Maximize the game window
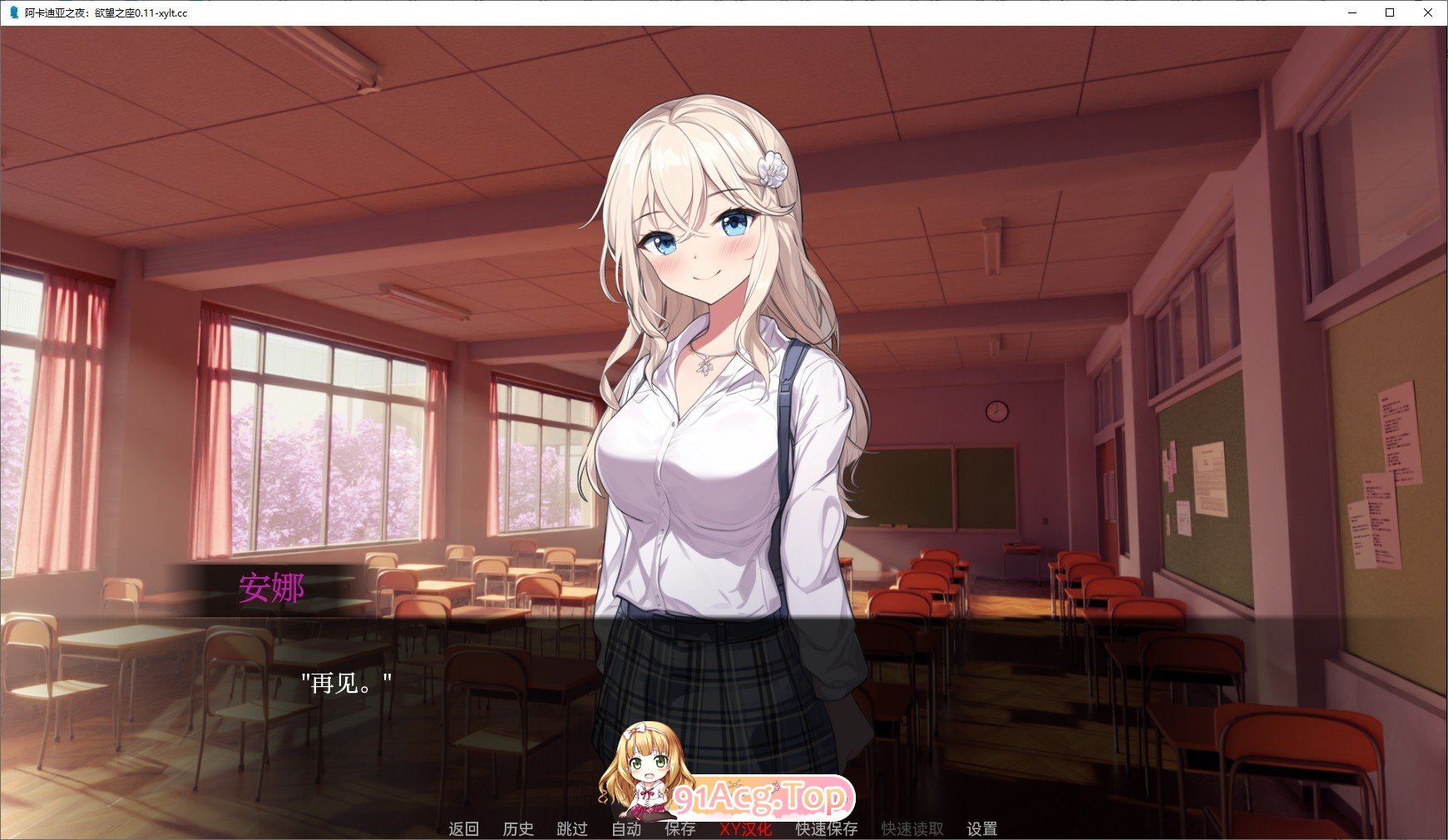1448x840 pixels. coord(1388,13)
